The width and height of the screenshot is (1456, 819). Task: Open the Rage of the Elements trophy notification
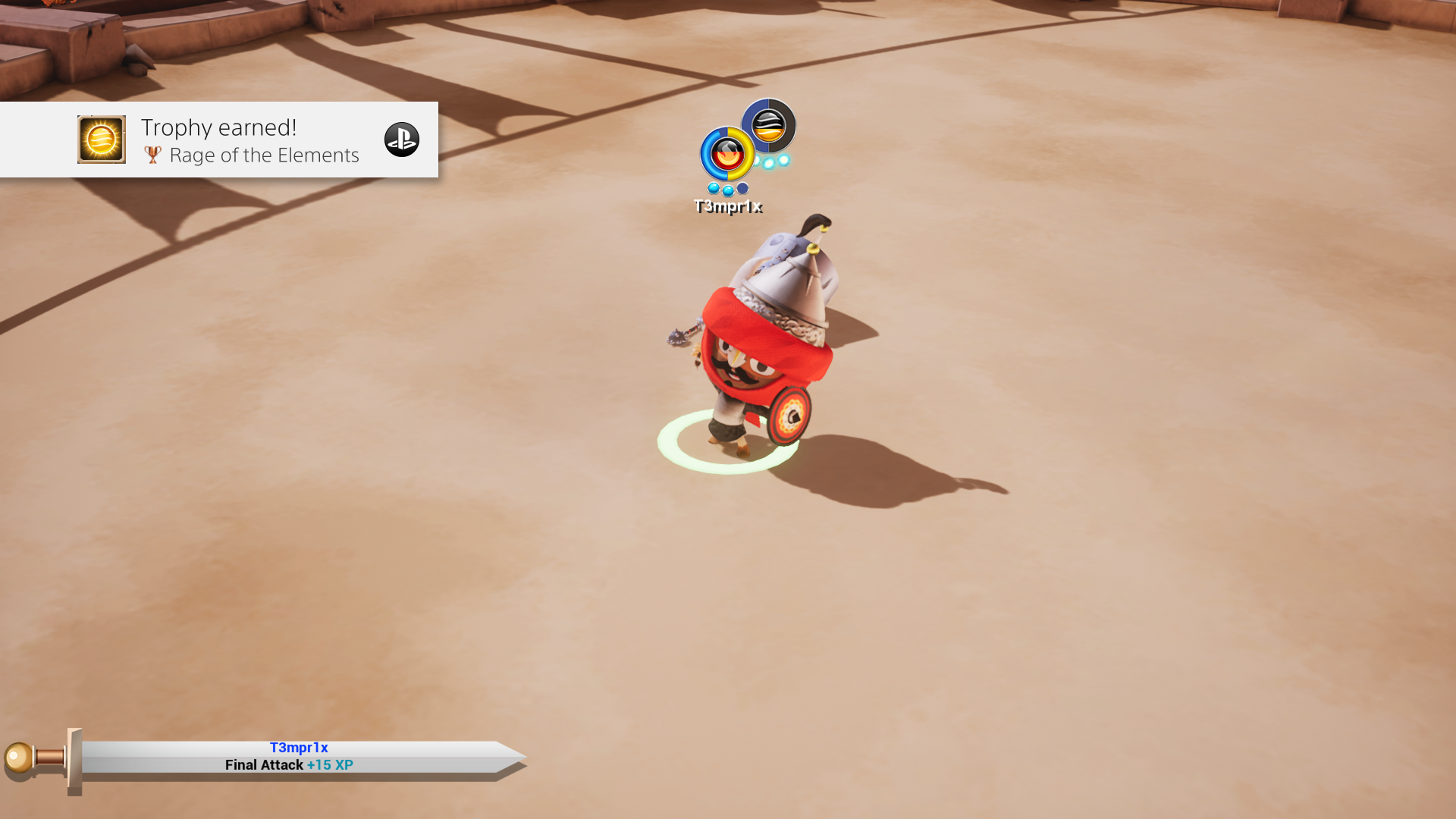click(250, 141)
